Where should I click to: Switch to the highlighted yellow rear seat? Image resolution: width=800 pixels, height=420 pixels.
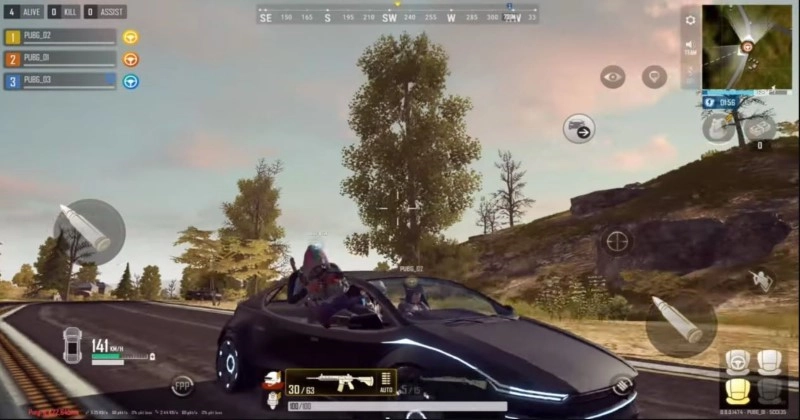(738, 391)
